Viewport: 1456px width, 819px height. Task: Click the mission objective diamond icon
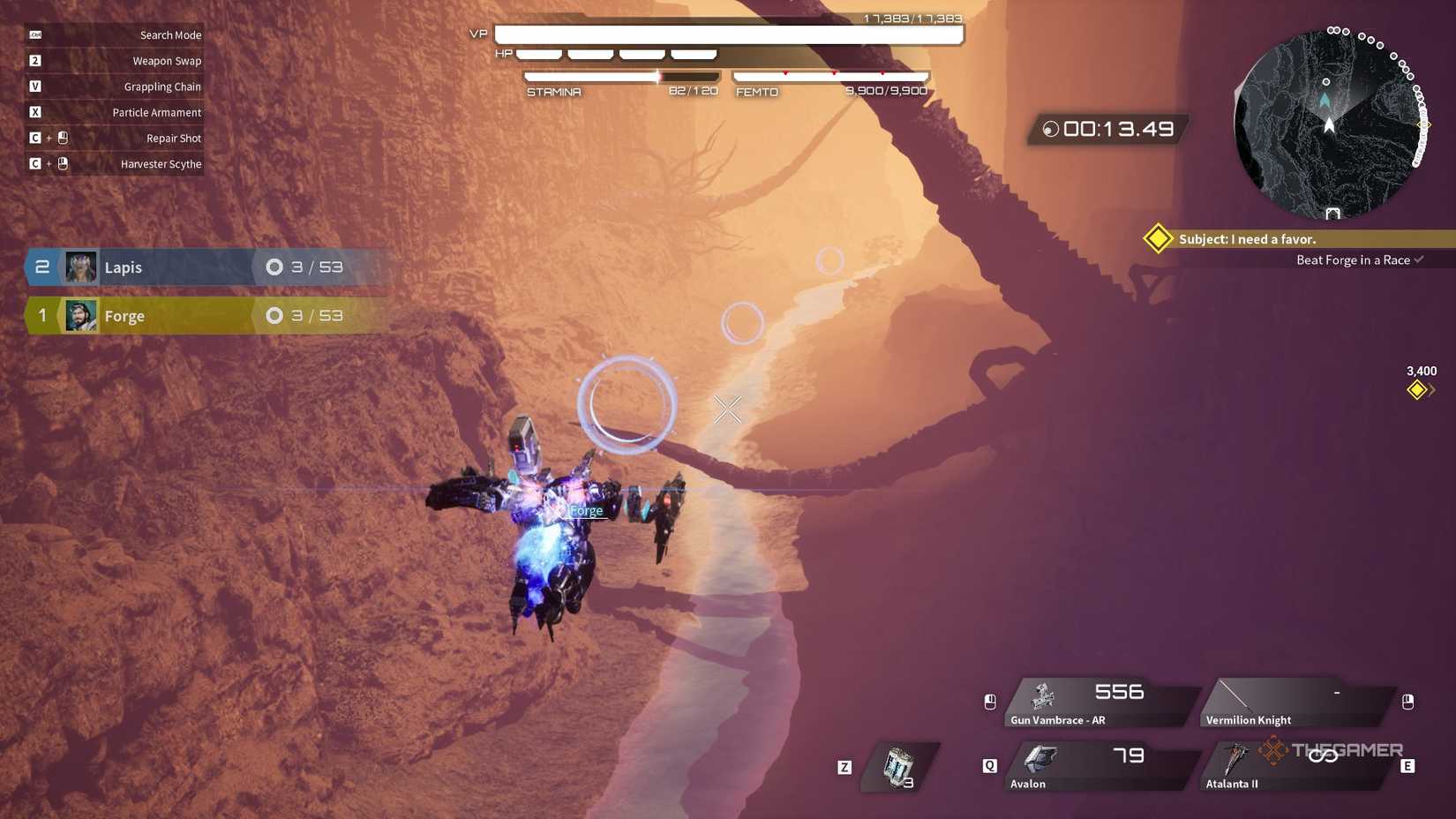(x=1157, y=238)
